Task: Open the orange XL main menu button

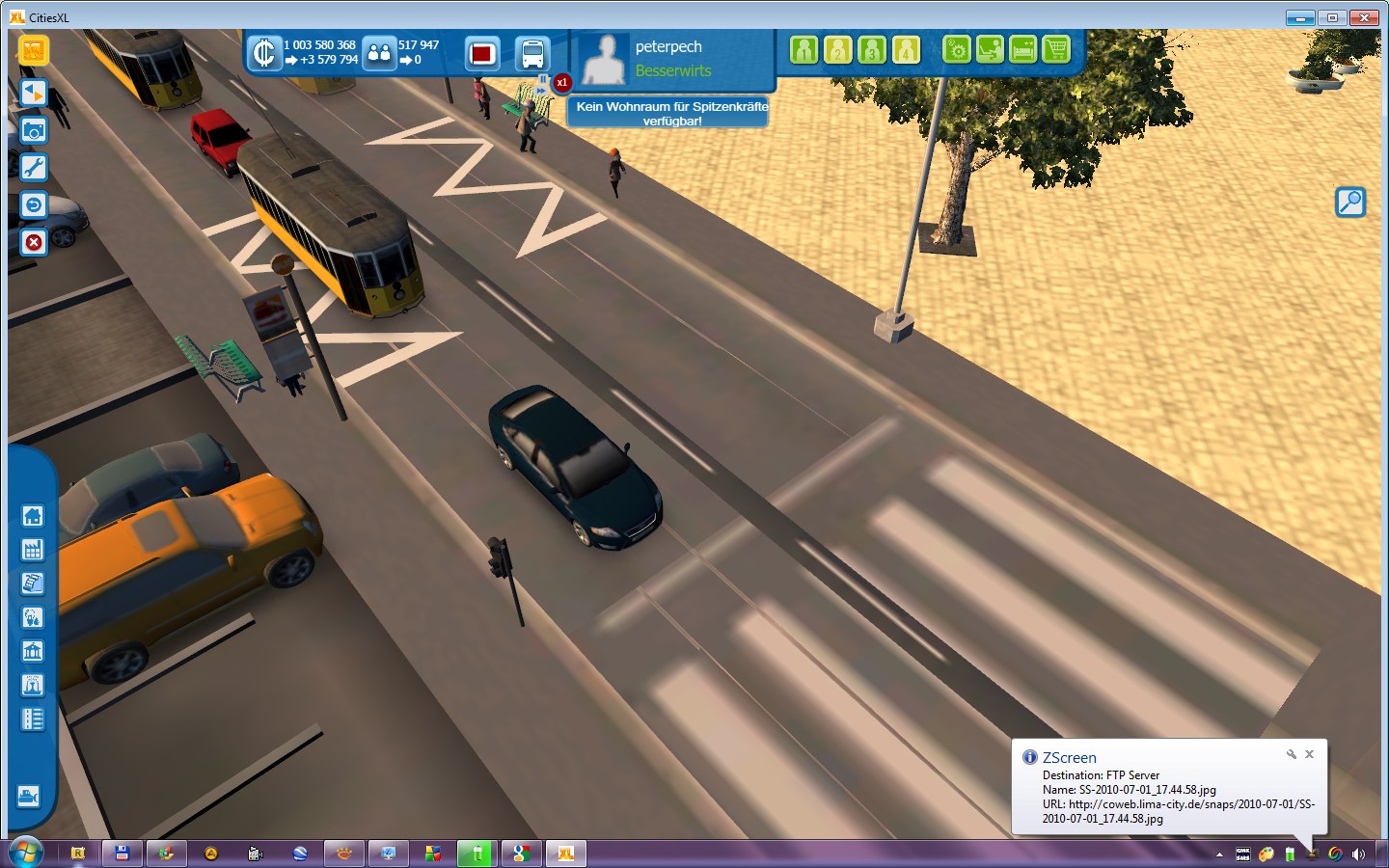Action: click(x=33, y=50)
